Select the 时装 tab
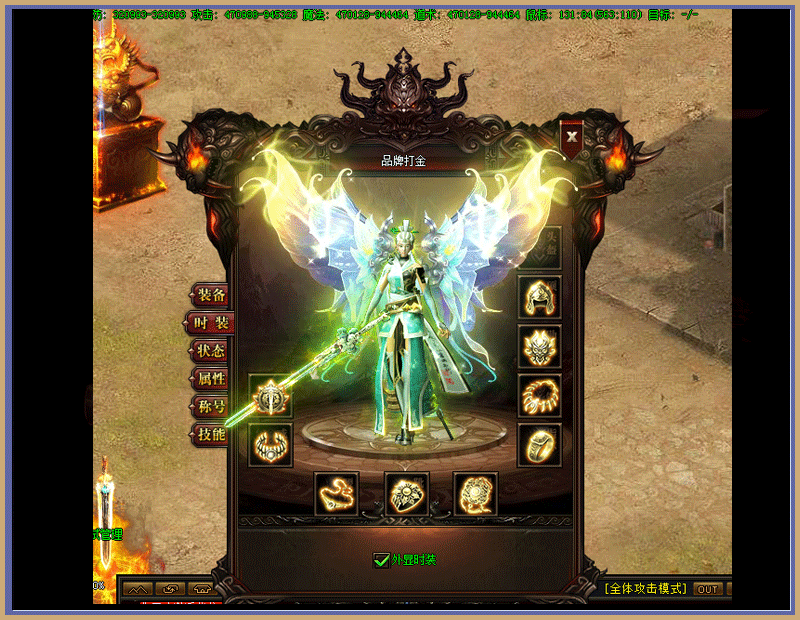 click(210, 323)
